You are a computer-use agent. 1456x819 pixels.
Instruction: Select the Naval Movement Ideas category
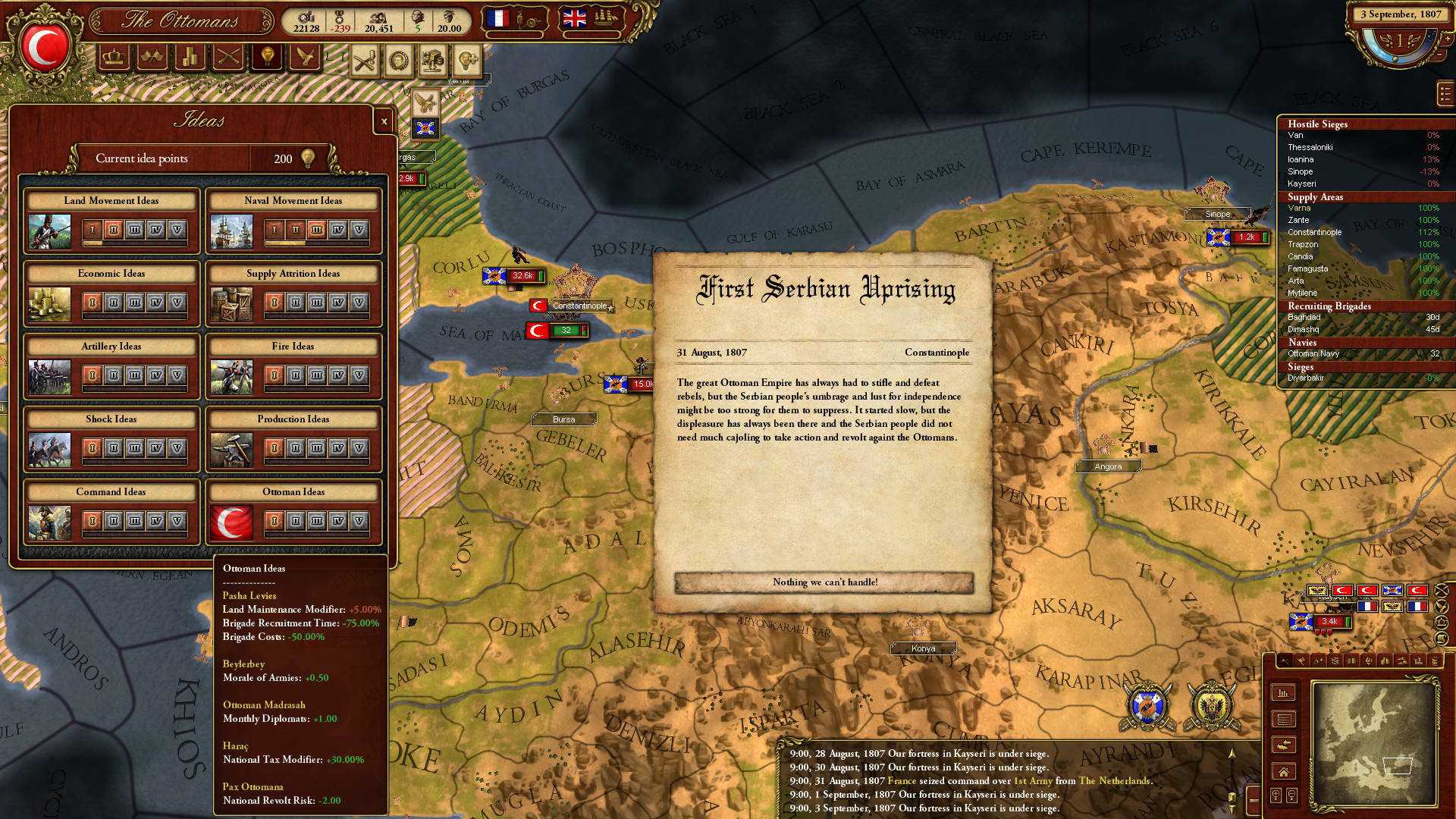[x=293, y=200]
